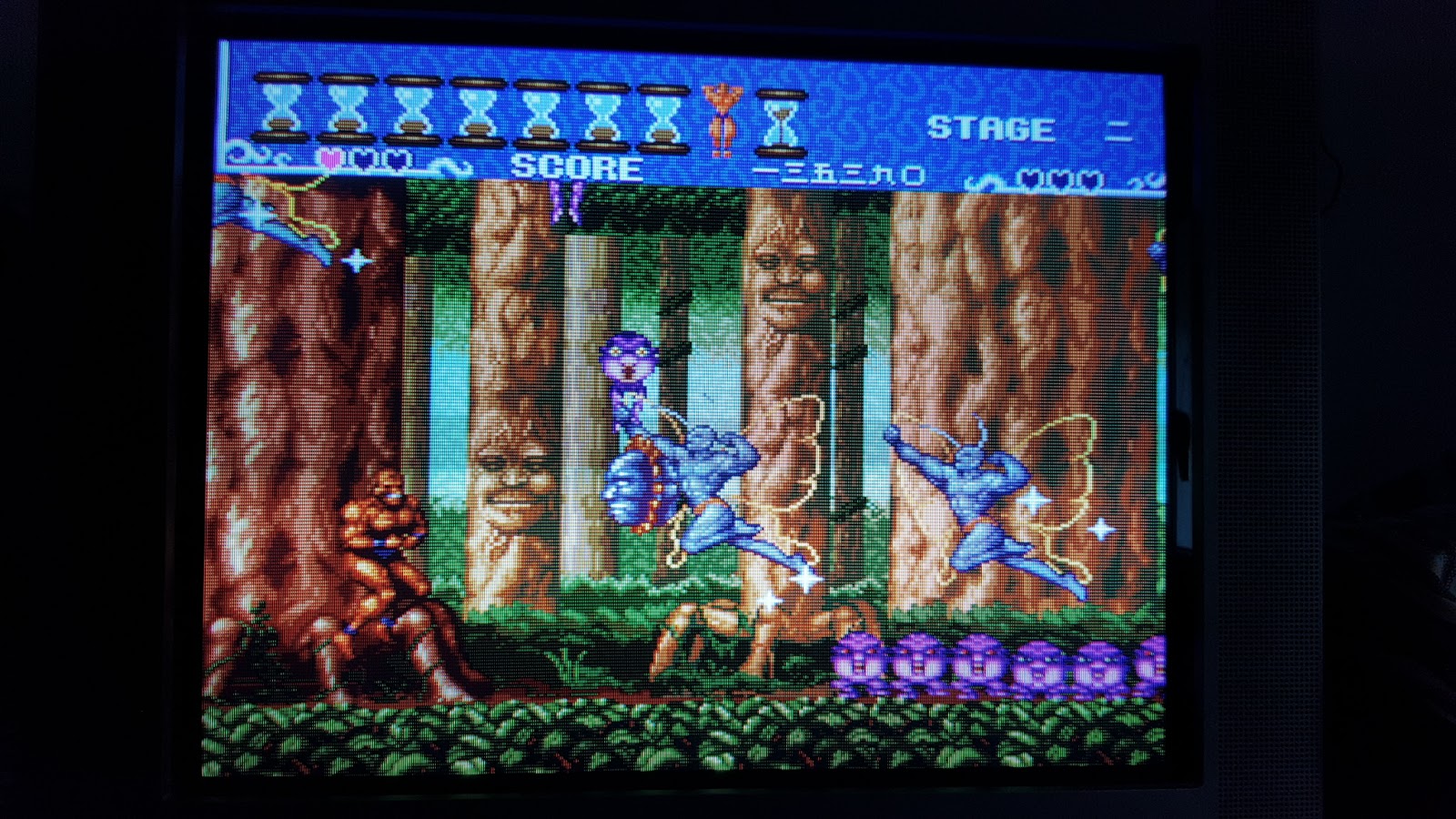1456x819 pixels.
Task: Switch to the SCORE header
Action: [x=575, y=166]
